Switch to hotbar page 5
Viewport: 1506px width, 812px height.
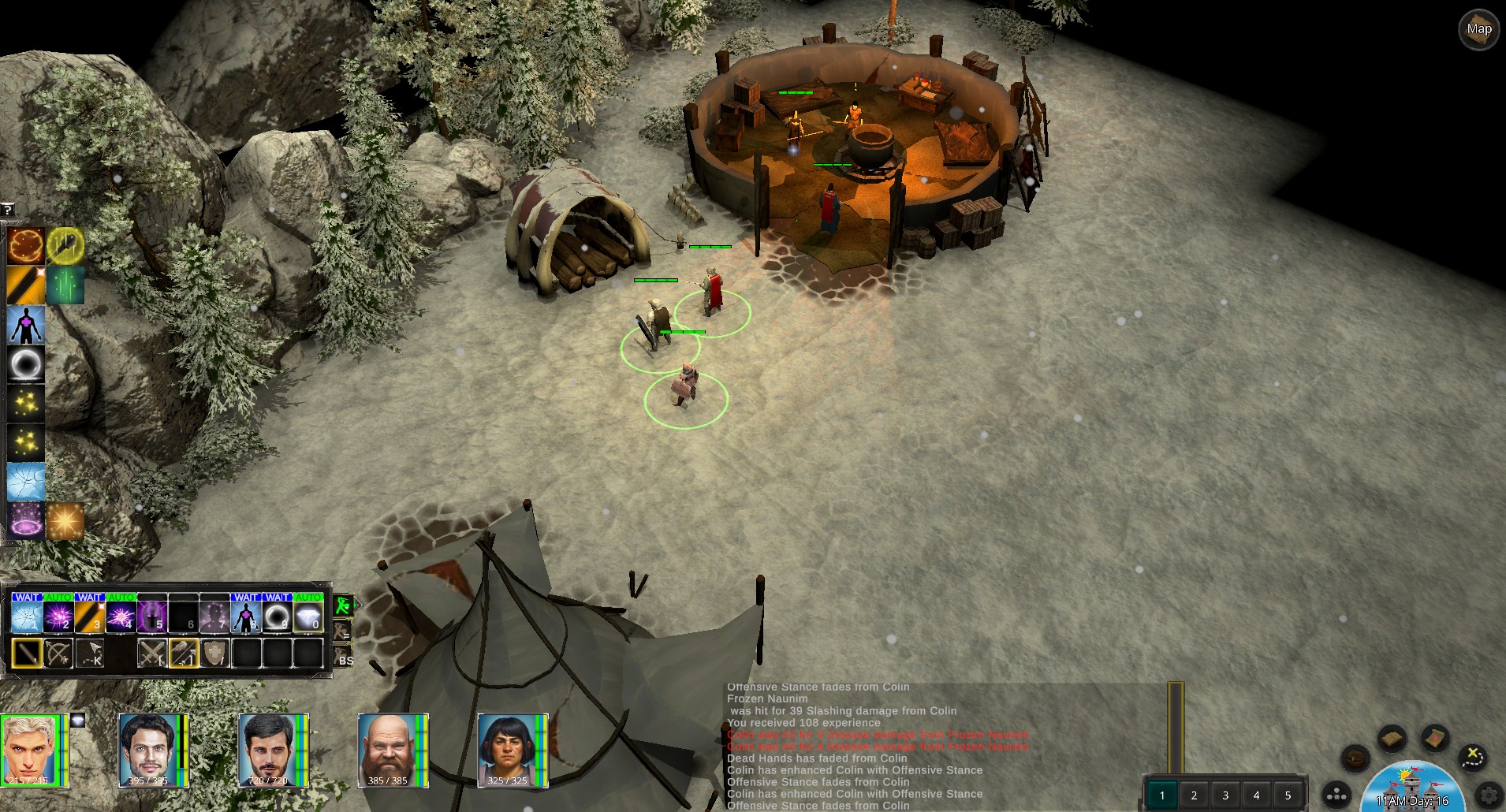1288,795
